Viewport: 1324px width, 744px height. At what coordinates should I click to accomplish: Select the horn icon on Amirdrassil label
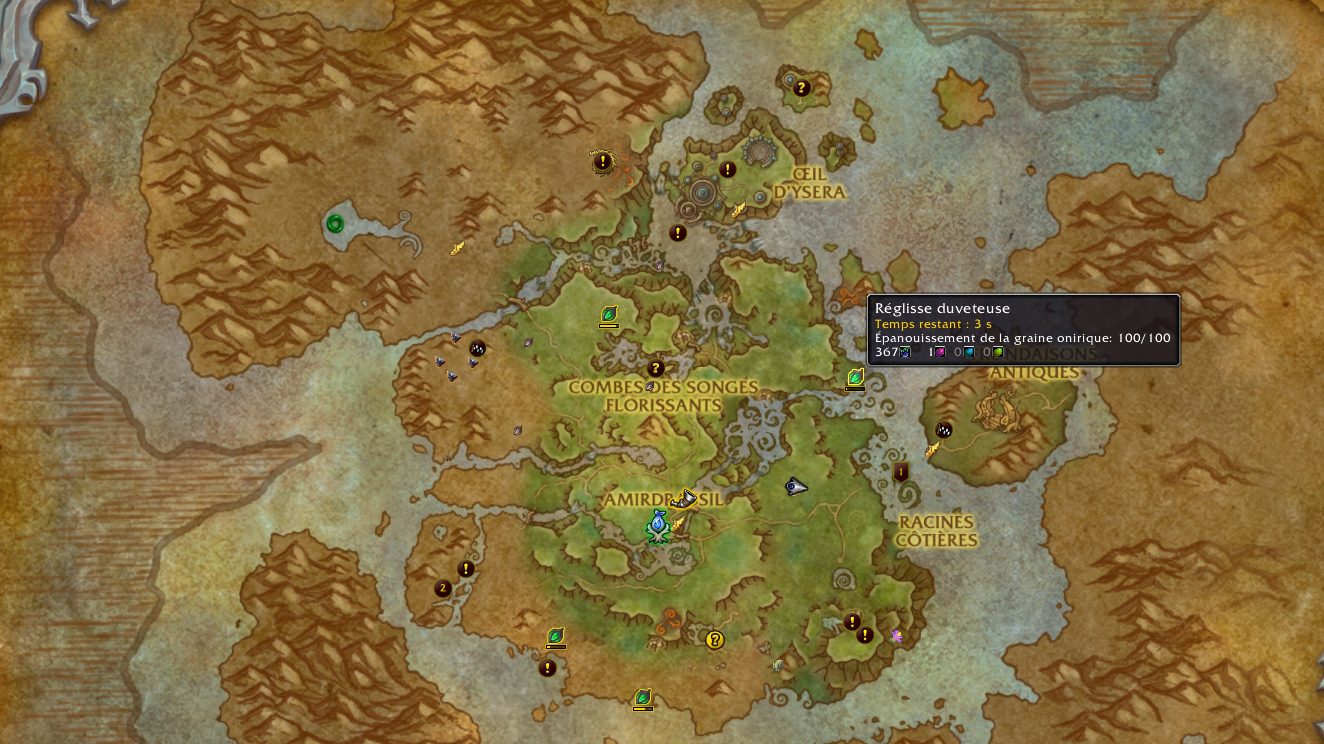pos(686,497)
